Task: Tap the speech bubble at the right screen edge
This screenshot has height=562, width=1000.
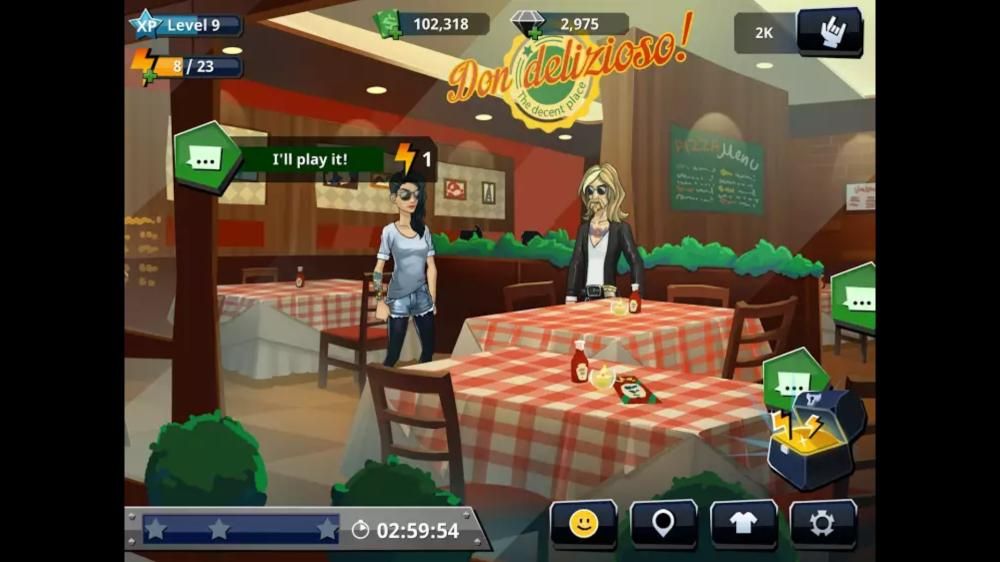Action: point(856,296)
